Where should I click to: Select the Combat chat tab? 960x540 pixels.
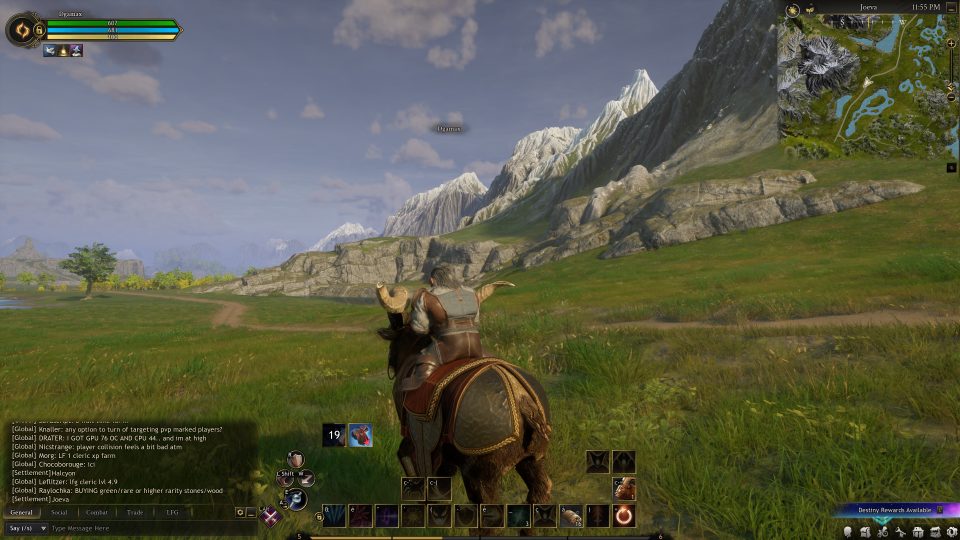point(97,512)
